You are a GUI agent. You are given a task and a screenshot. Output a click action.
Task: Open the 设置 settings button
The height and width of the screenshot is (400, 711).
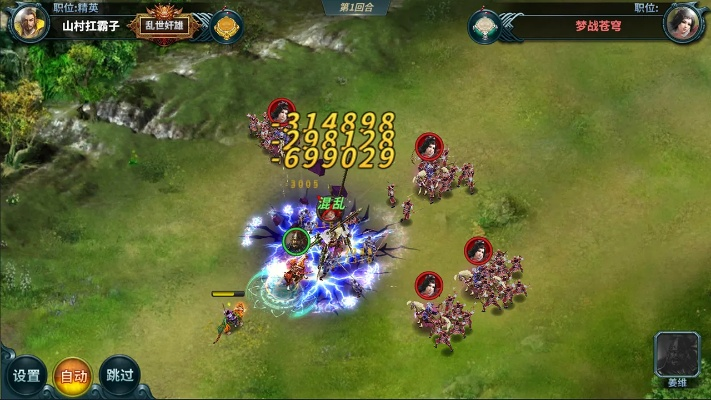(27, 376)
